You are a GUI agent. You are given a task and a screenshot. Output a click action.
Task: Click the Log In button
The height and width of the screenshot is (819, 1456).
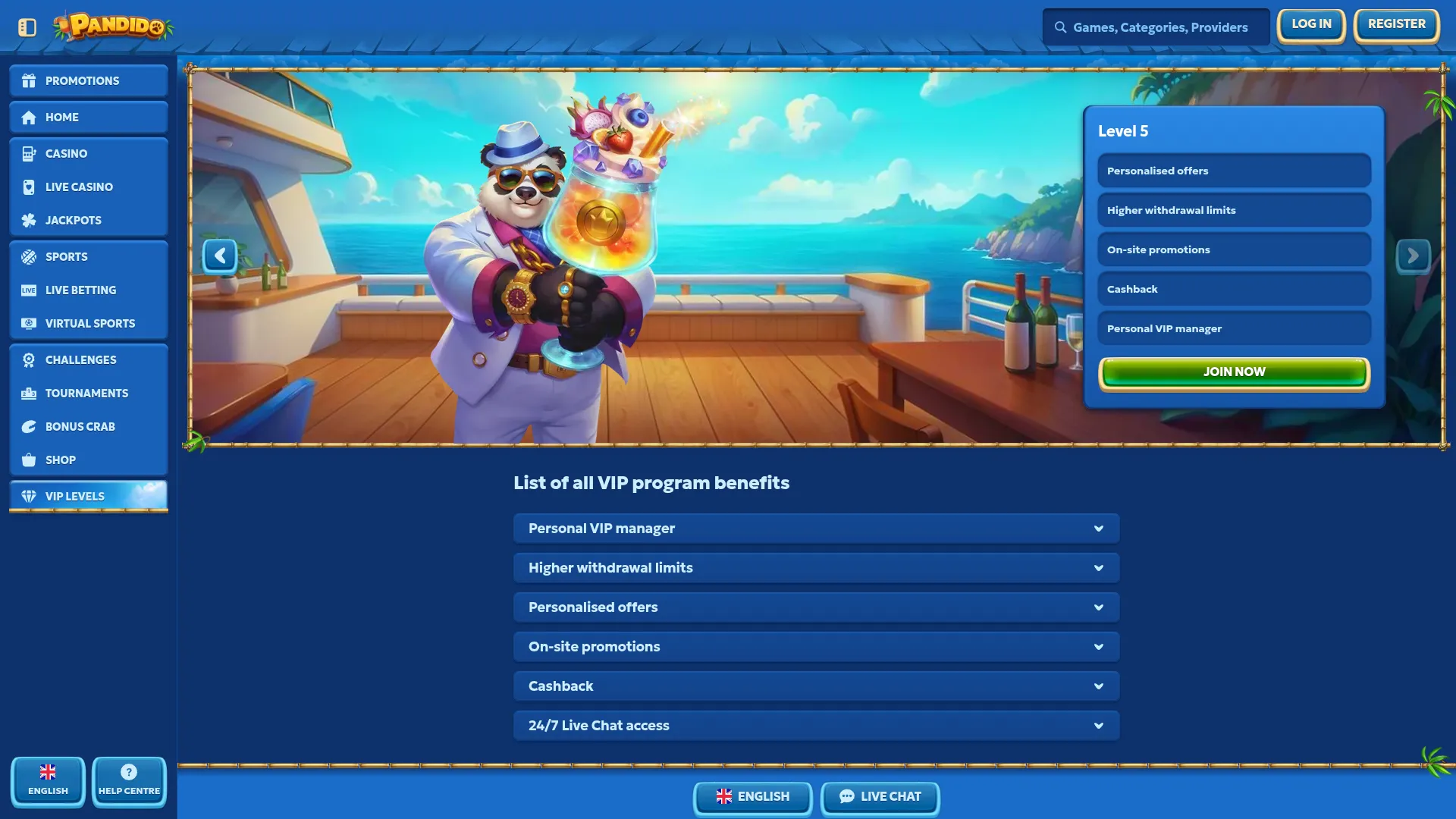coord(1310,25)
